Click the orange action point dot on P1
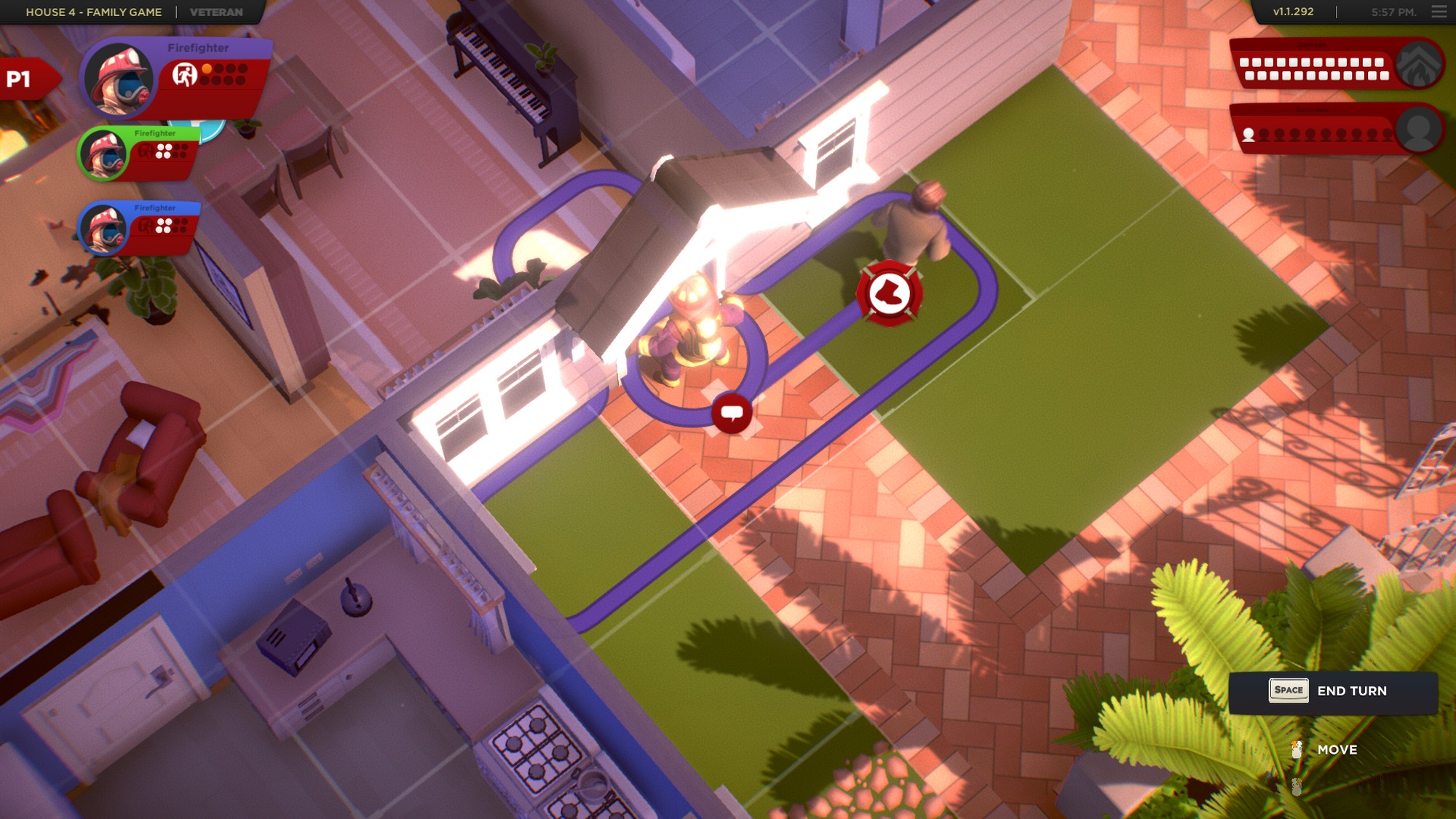Image resolution: width=1456 pixels, height=819 pixels. click(x=208, y=68)
